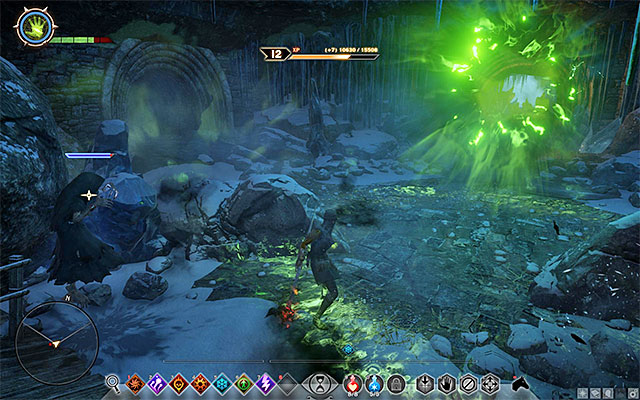
Task: Cast the purple wisps spell
Action: point(156,382)
